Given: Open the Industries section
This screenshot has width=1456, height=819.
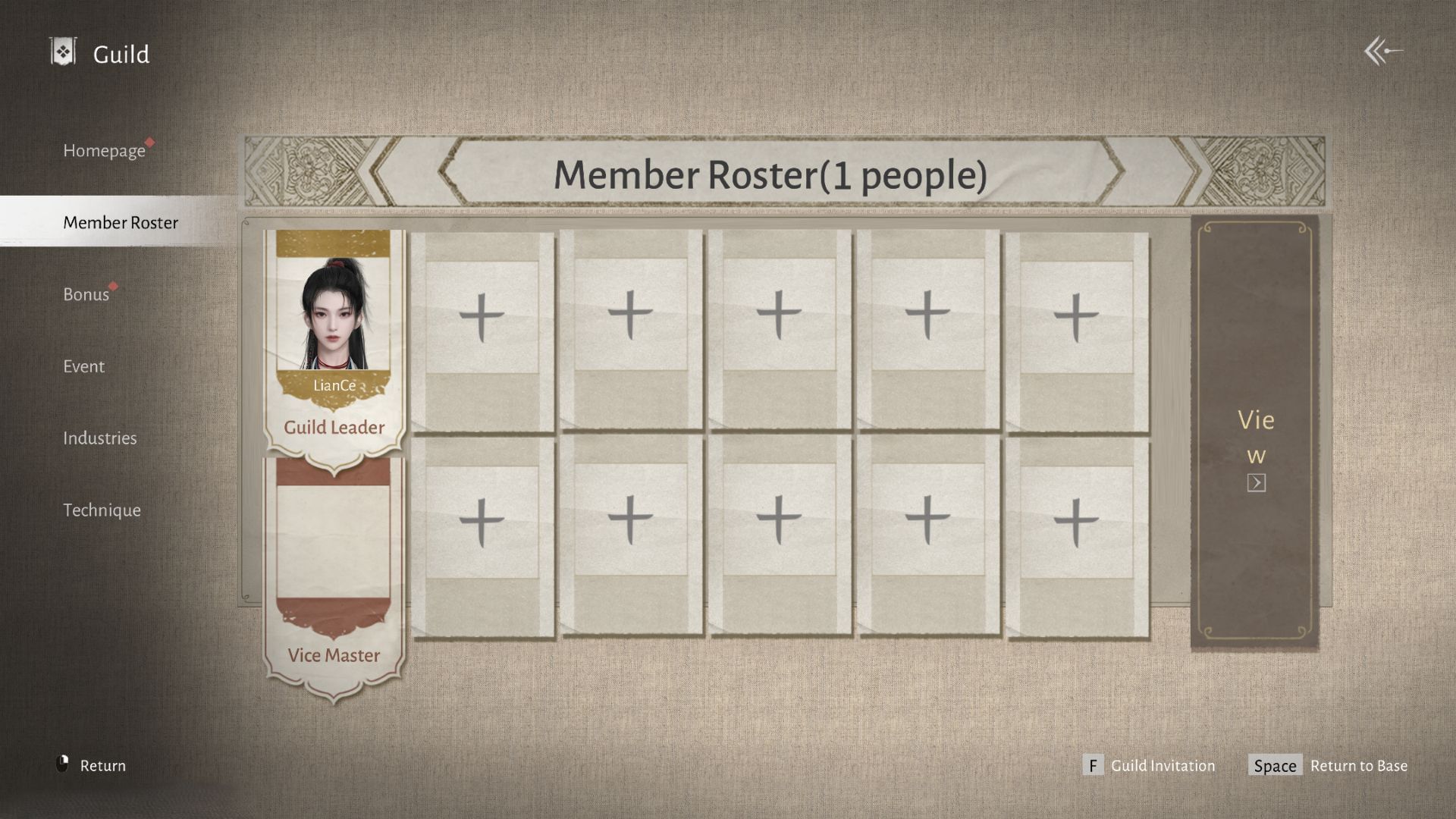Looking at the screenshot, I should (100, 438).
